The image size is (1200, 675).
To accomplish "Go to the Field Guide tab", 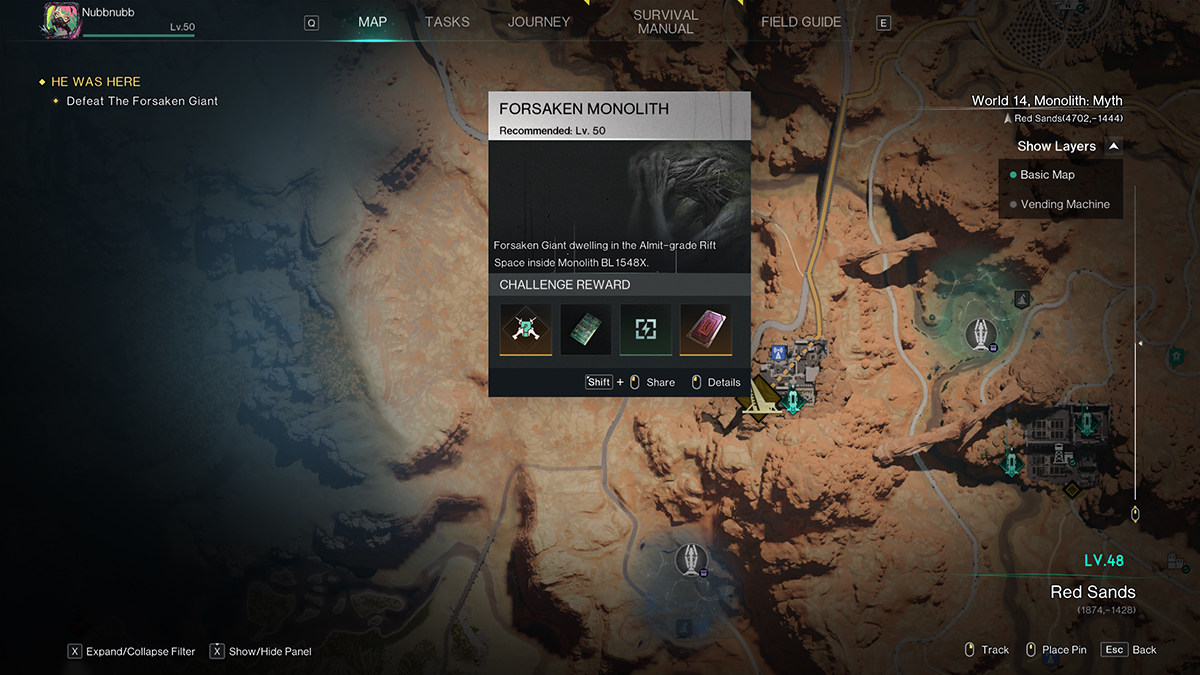I will pos(801,22).
